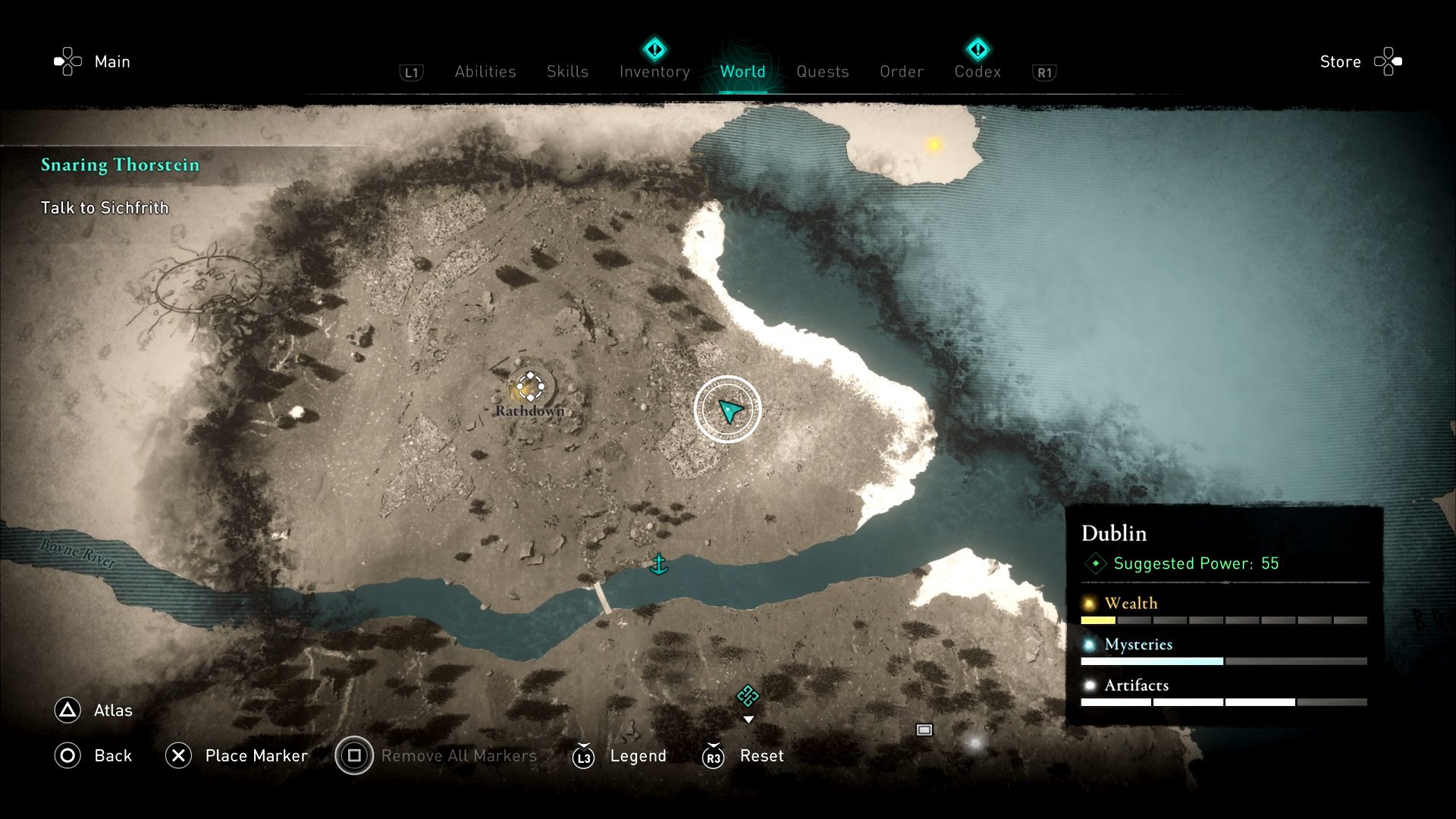Switch to the Order tab

(x=902, y=71)
